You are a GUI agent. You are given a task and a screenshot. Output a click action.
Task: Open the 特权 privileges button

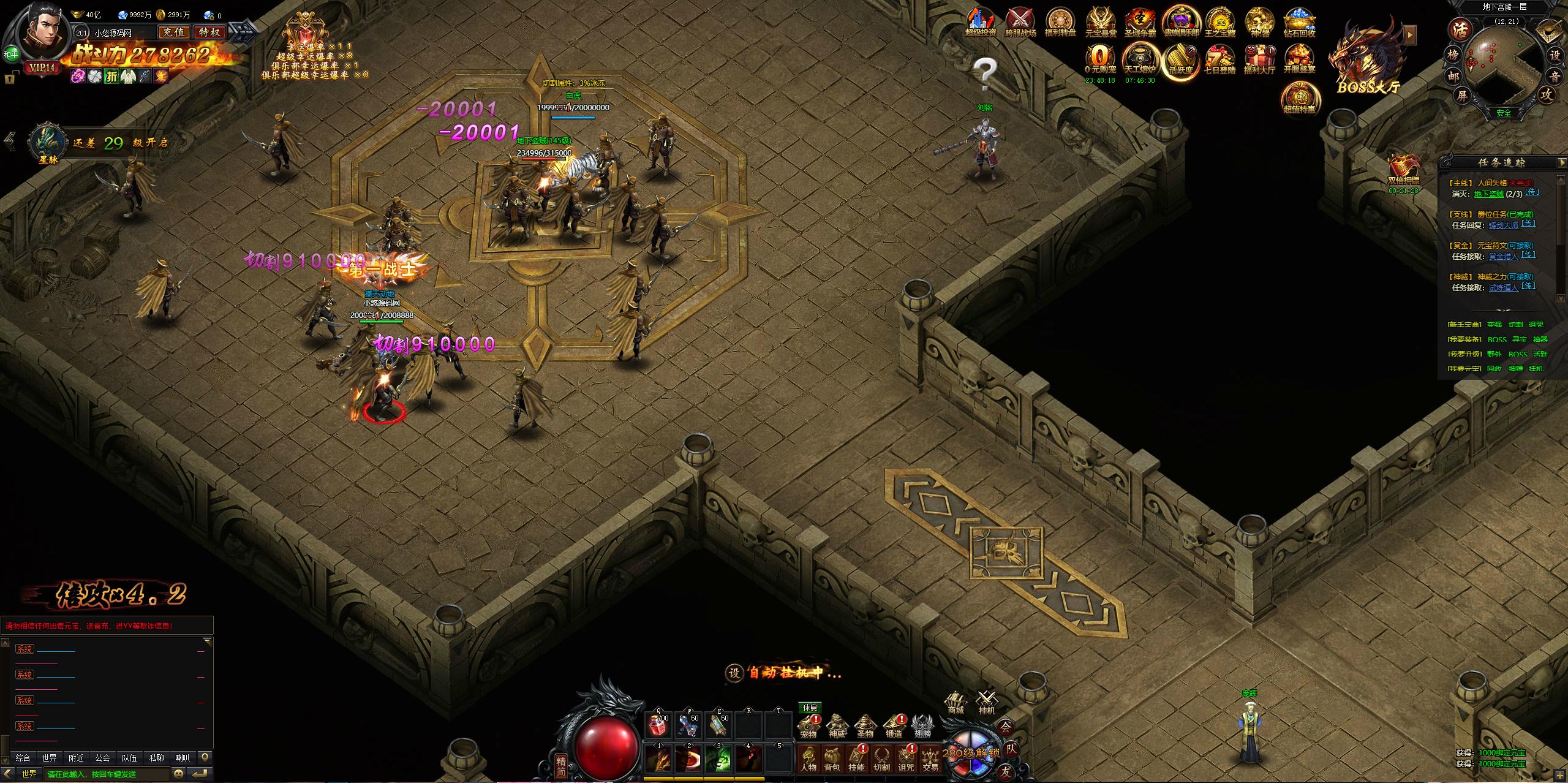(x=209, y=32)
